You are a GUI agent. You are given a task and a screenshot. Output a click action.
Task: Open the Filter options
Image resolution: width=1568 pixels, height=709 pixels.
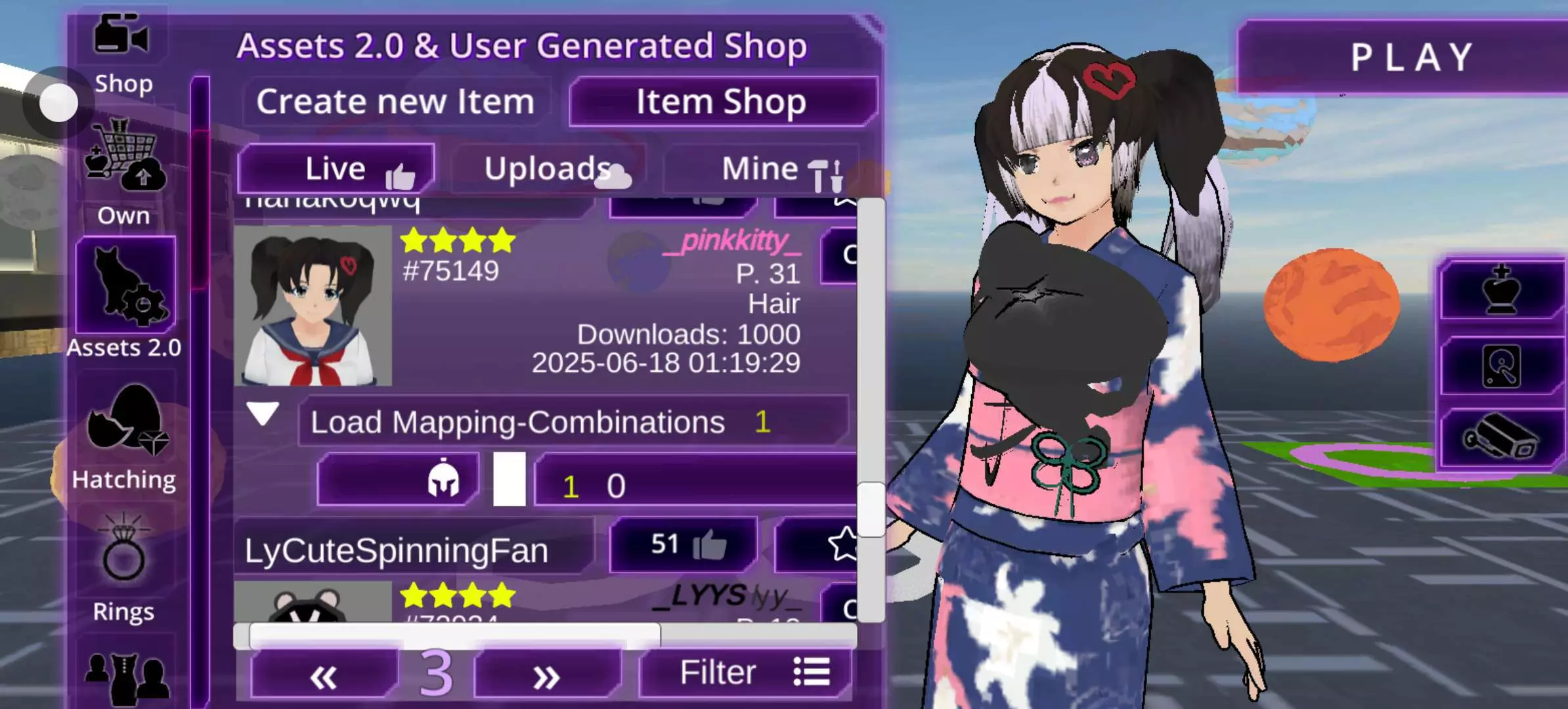click(746, 673)
